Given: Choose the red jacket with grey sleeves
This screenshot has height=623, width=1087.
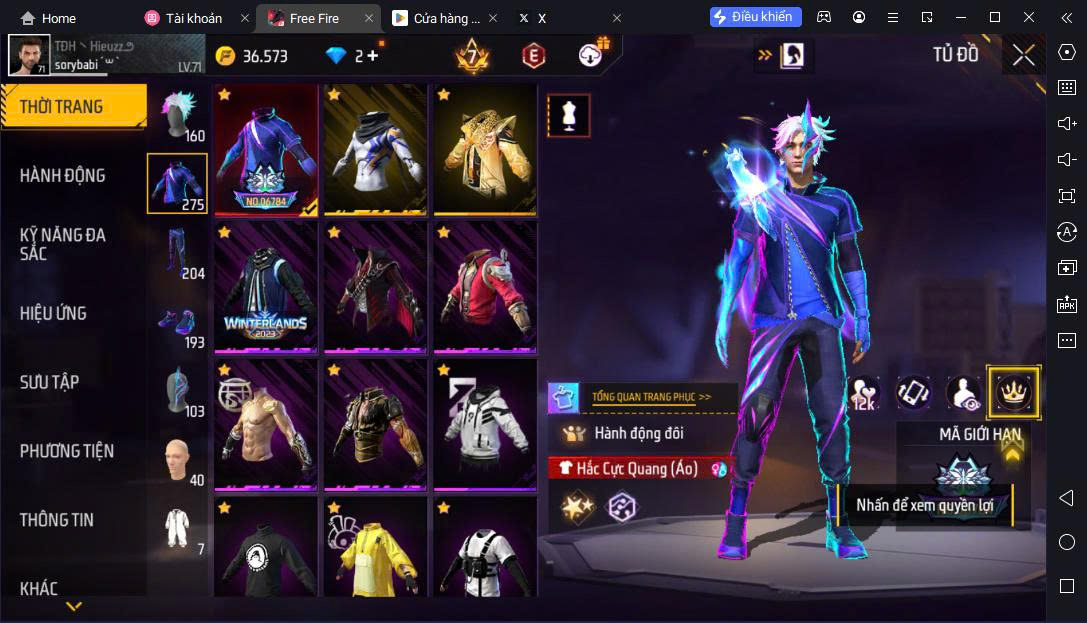Looking at the screenshot, I should 485,287.
